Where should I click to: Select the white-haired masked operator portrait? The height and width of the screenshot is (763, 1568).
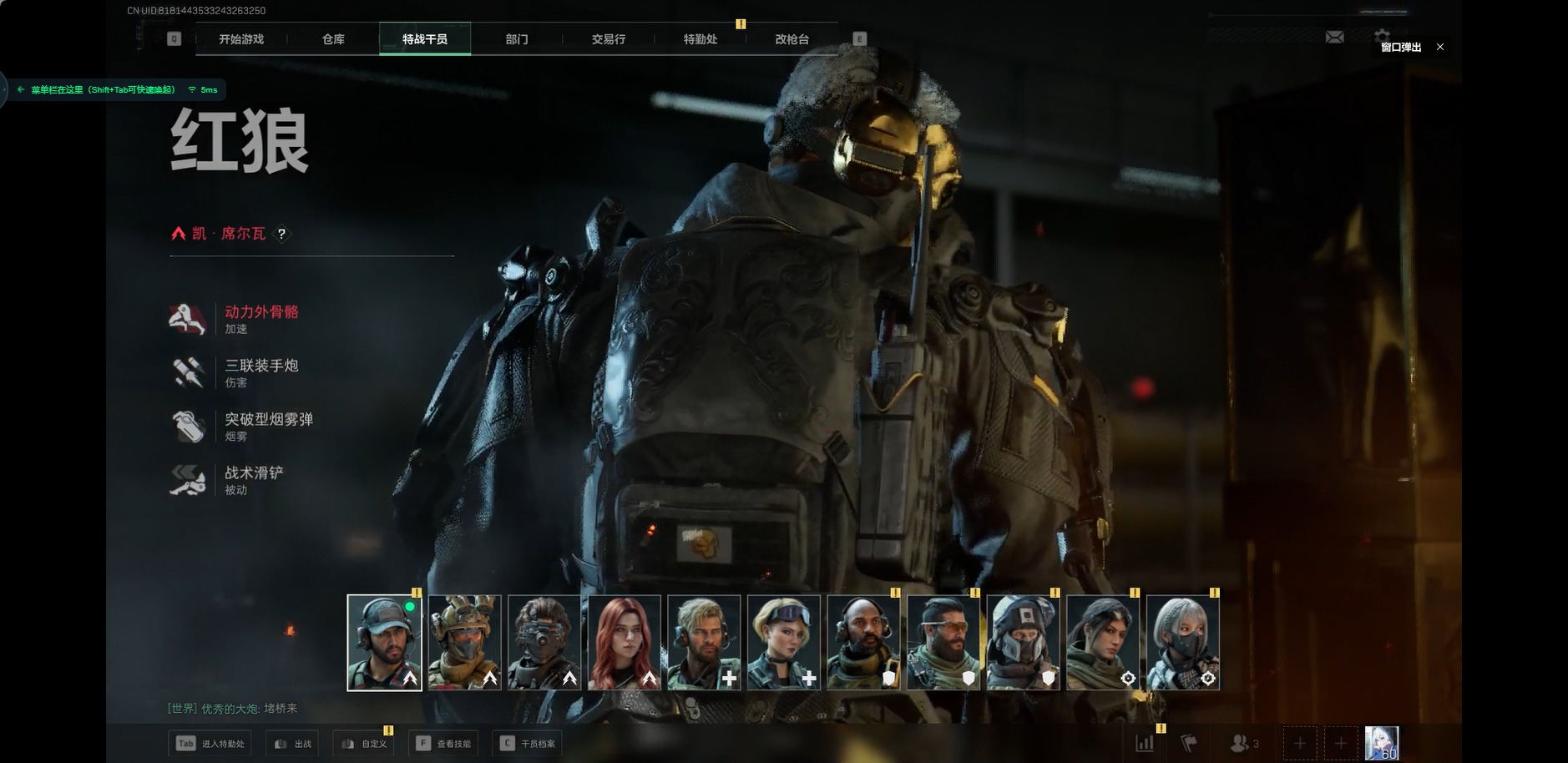click(x=1182, y=642)
